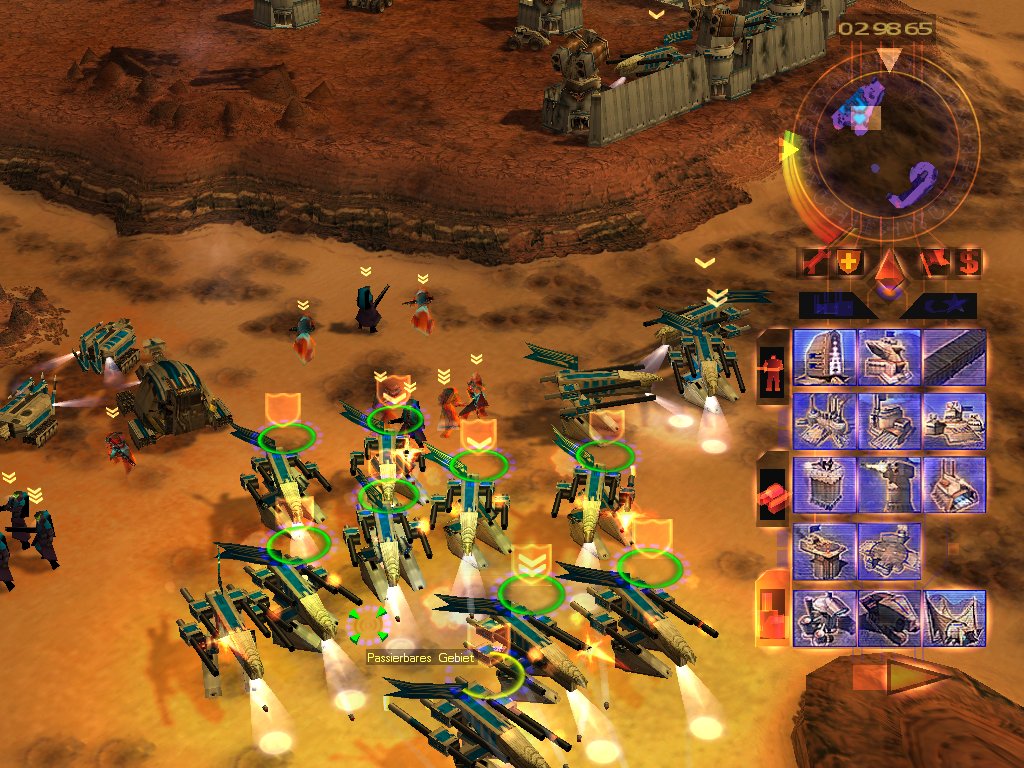Select the tall white tower building icon
Screen dimensions: 1024x768
(824, 357)
